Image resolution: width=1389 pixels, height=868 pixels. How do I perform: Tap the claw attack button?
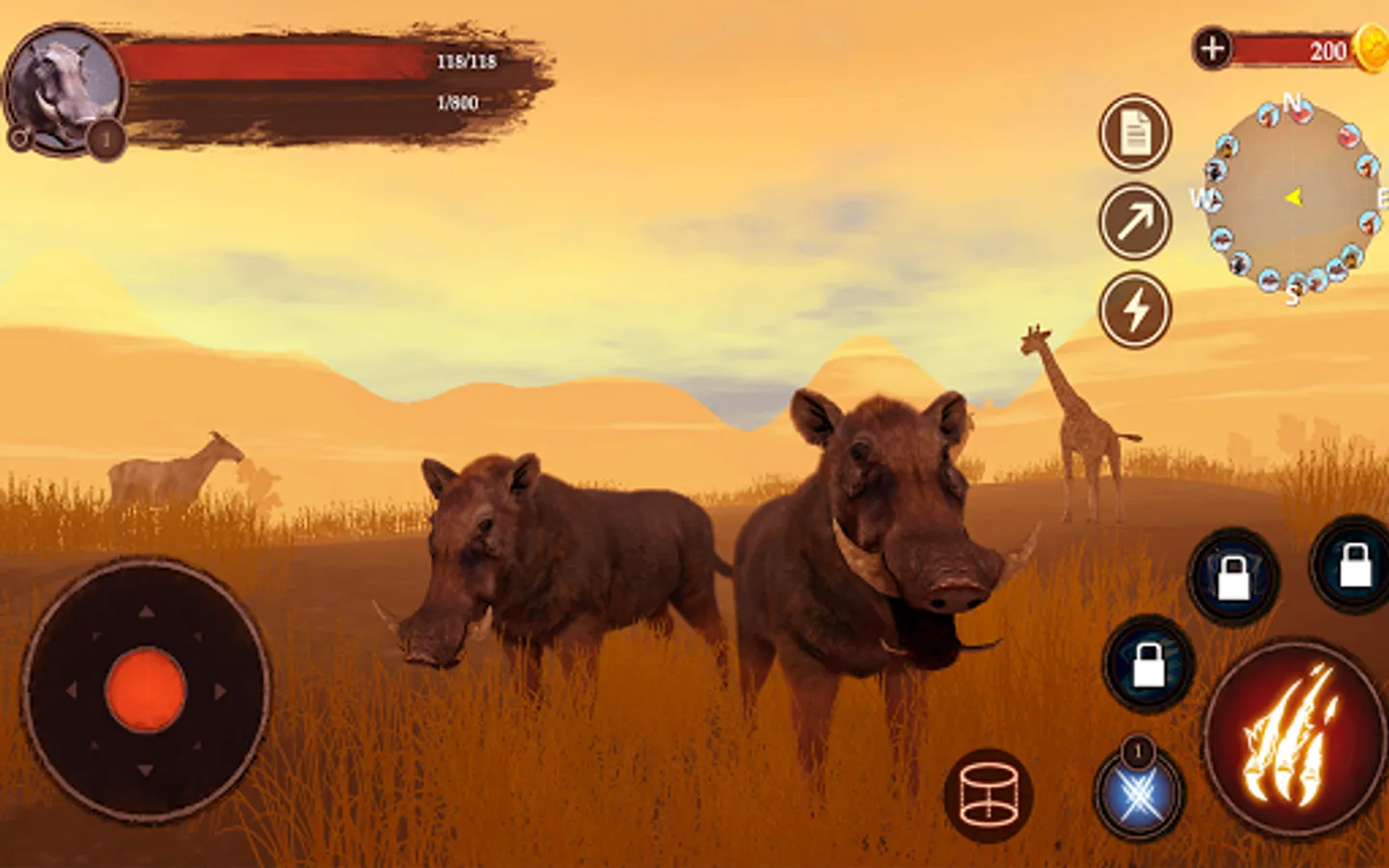1294,739
